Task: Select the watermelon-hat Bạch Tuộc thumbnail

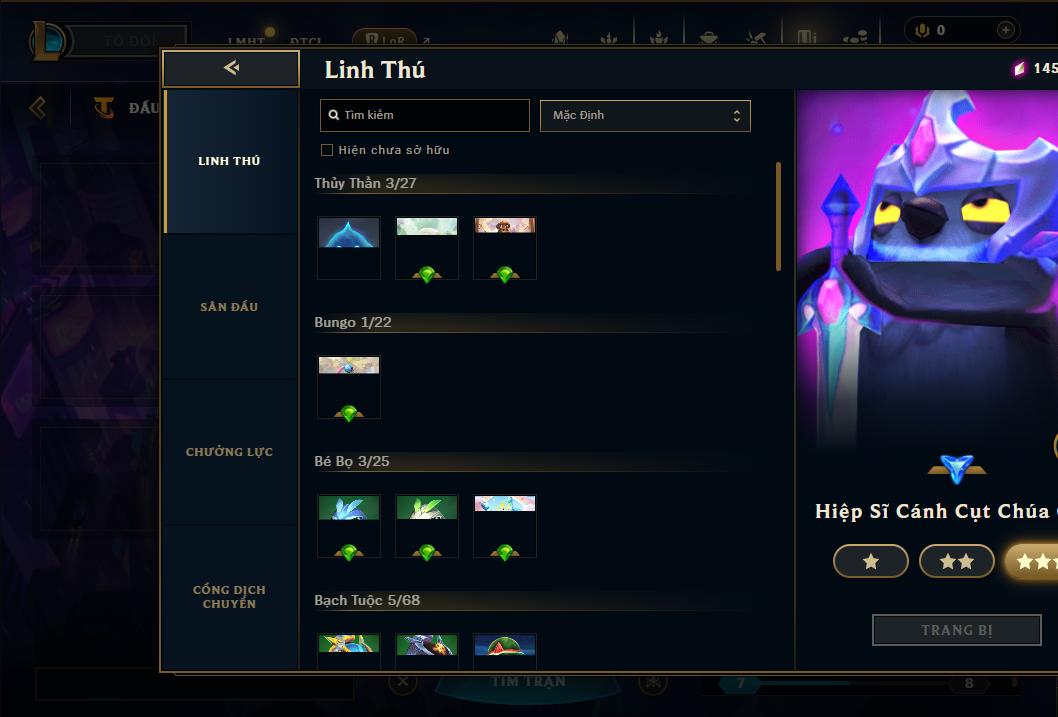Action: pos(505,650)
